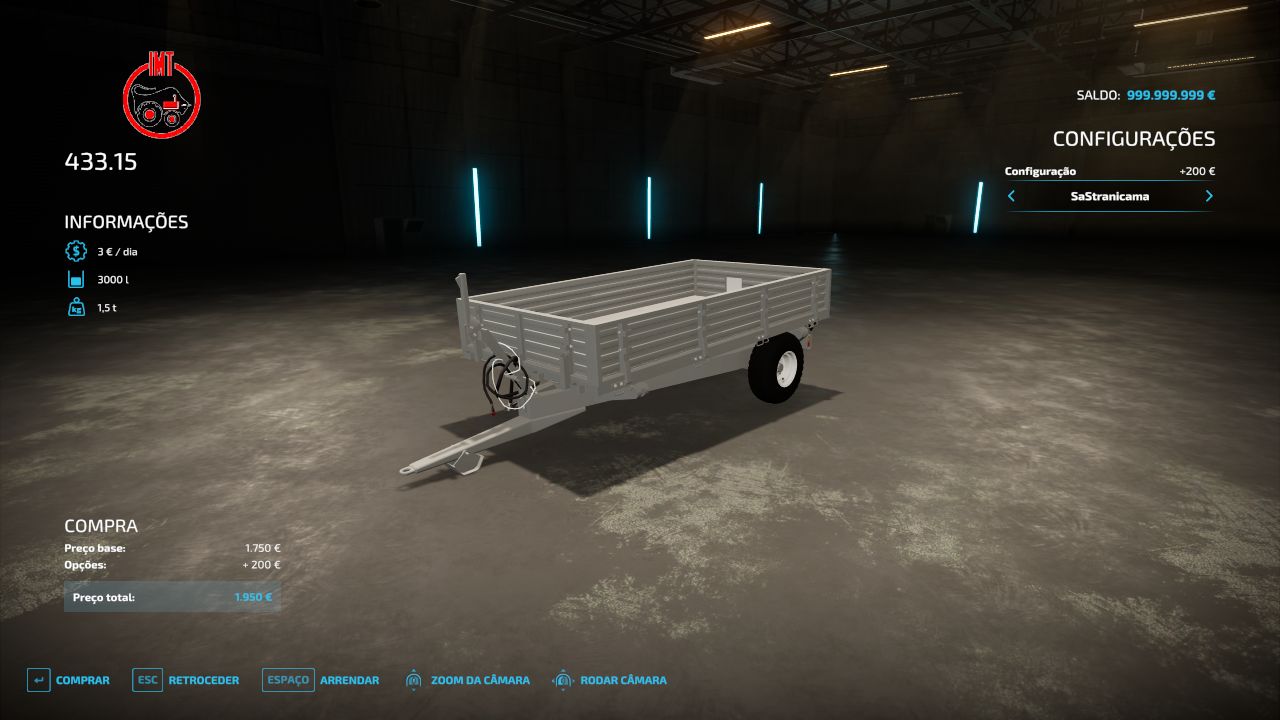This screenshot has width=1280, height=720.
Task: Lease the trailer with Arrendar
Action: (321, 680)
